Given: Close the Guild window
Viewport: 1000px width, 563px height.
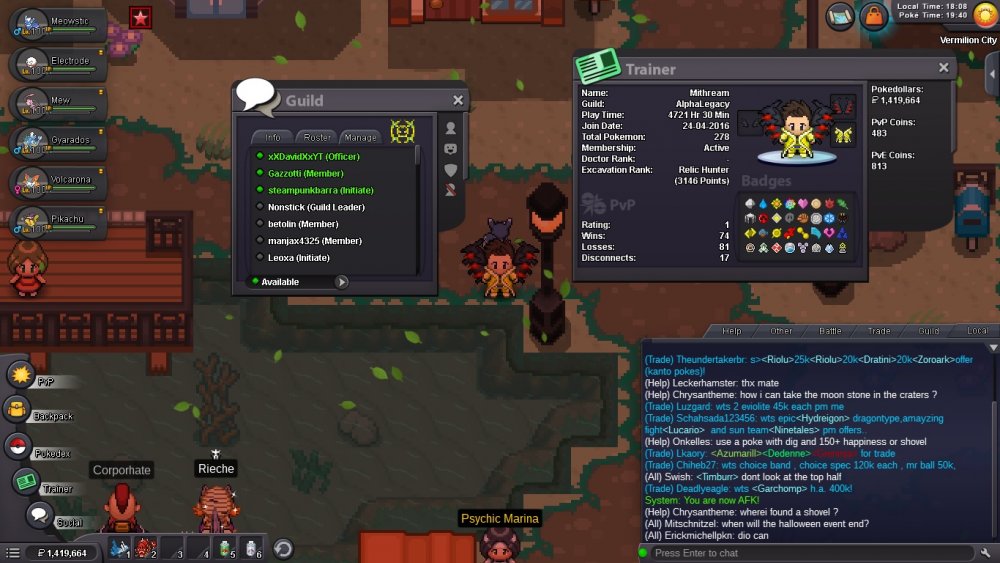Looking at the screenshot, I should (458, 100).
